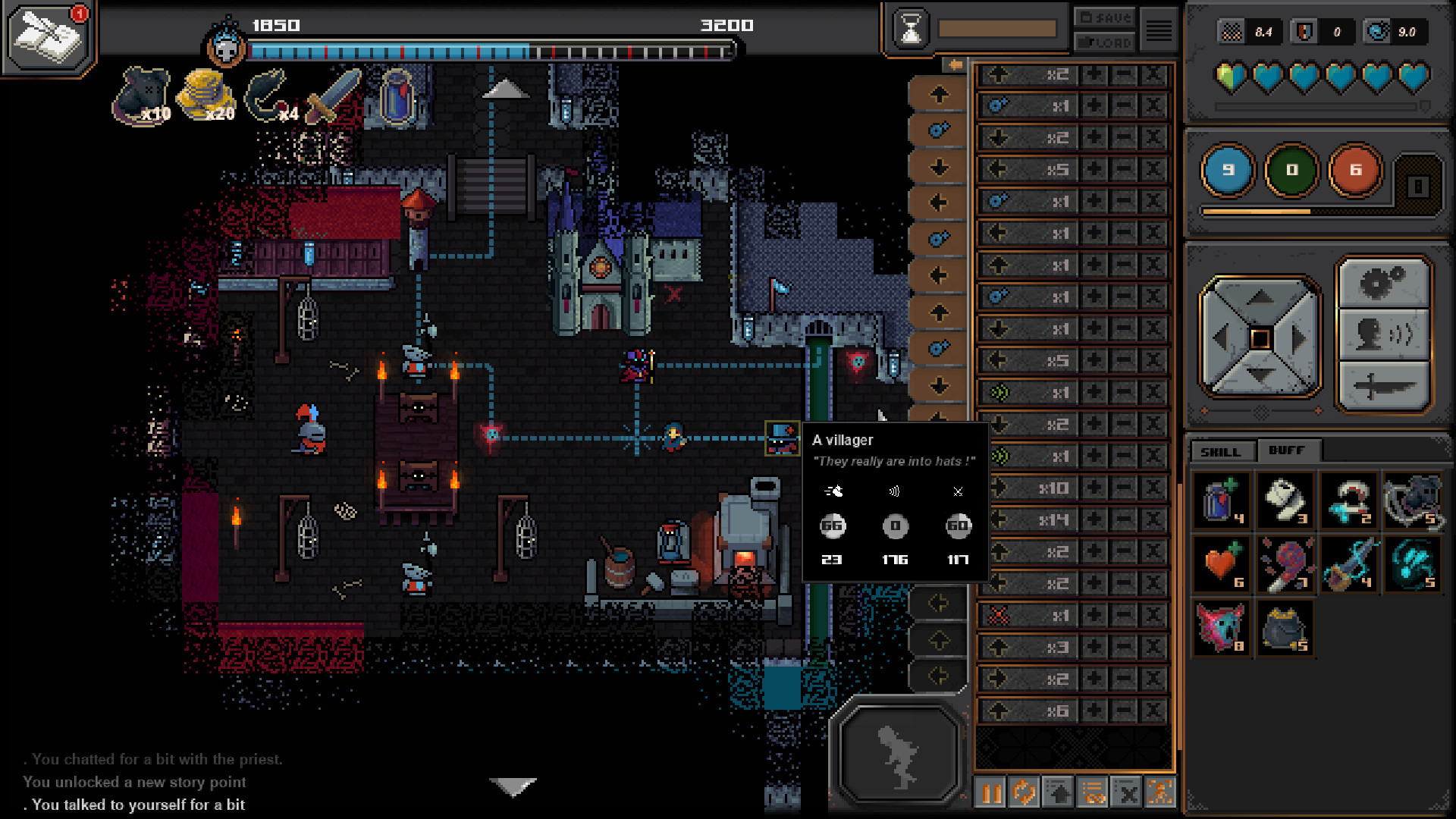Click the hourglass icon at the top
1456x819 pixels.
pyautogui.click(x=910, y=27)
